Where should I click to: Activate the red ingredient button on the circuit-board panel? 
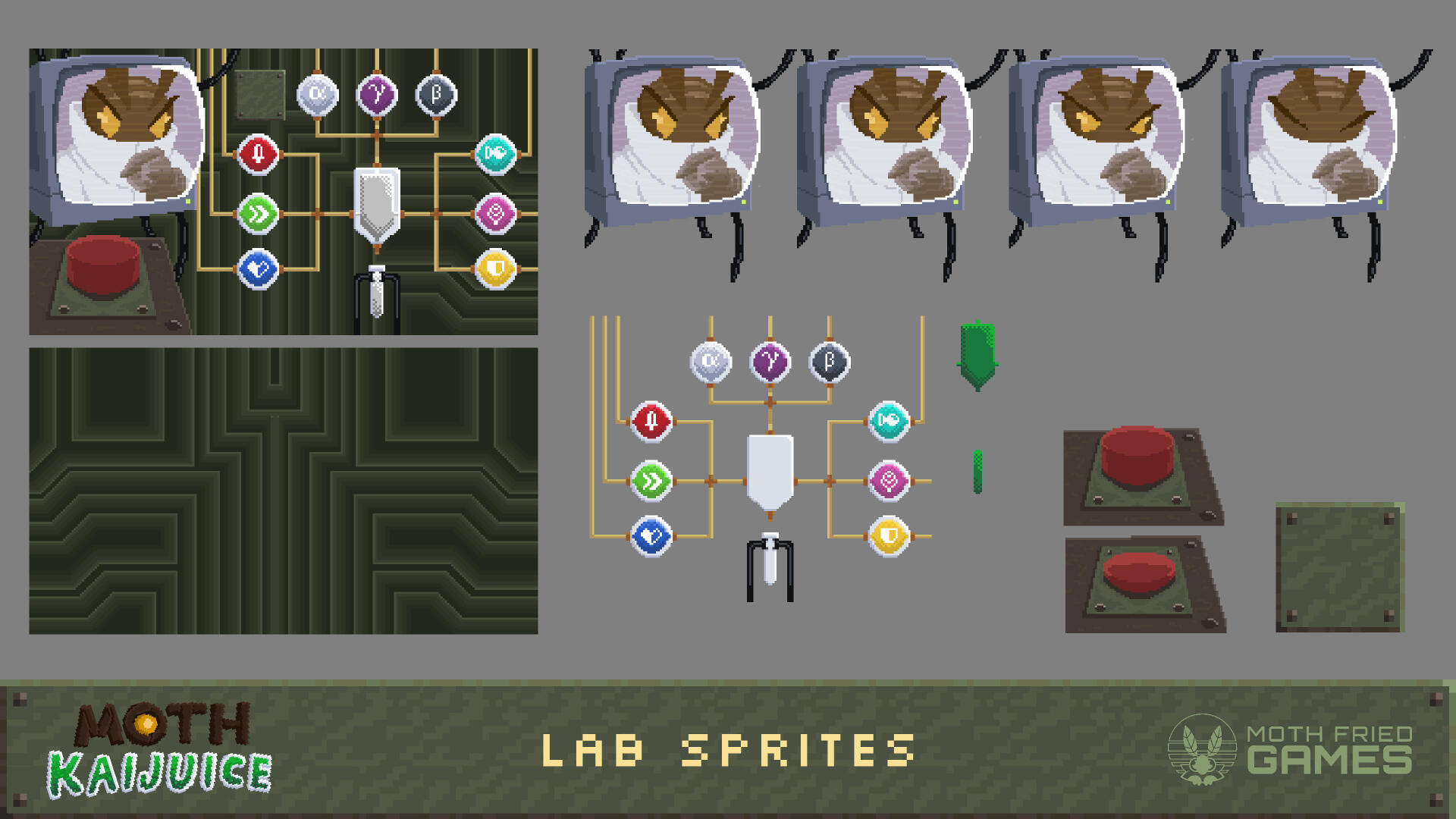258,155
